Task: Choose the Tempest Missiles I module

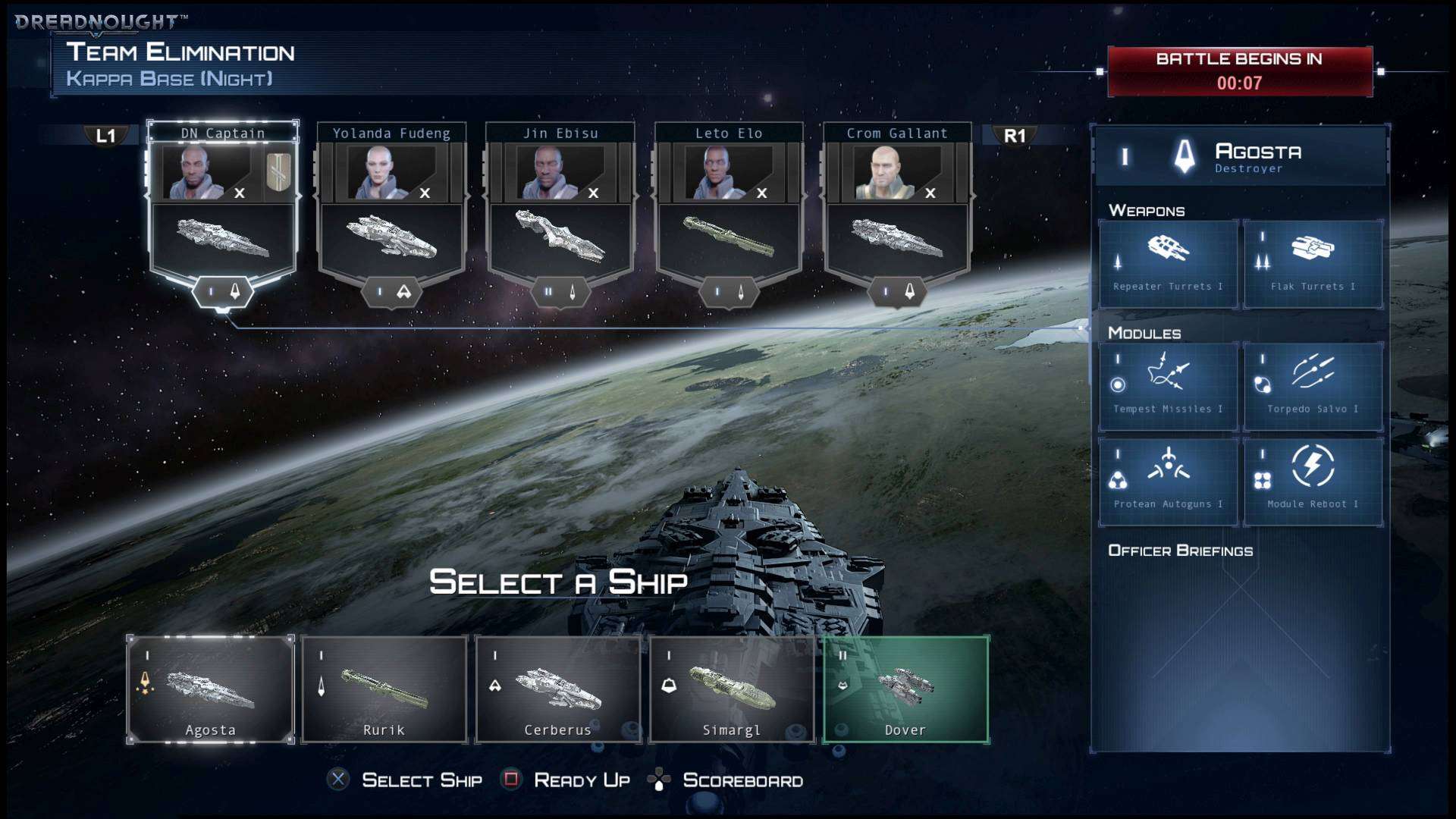Action: point(1168,387)
